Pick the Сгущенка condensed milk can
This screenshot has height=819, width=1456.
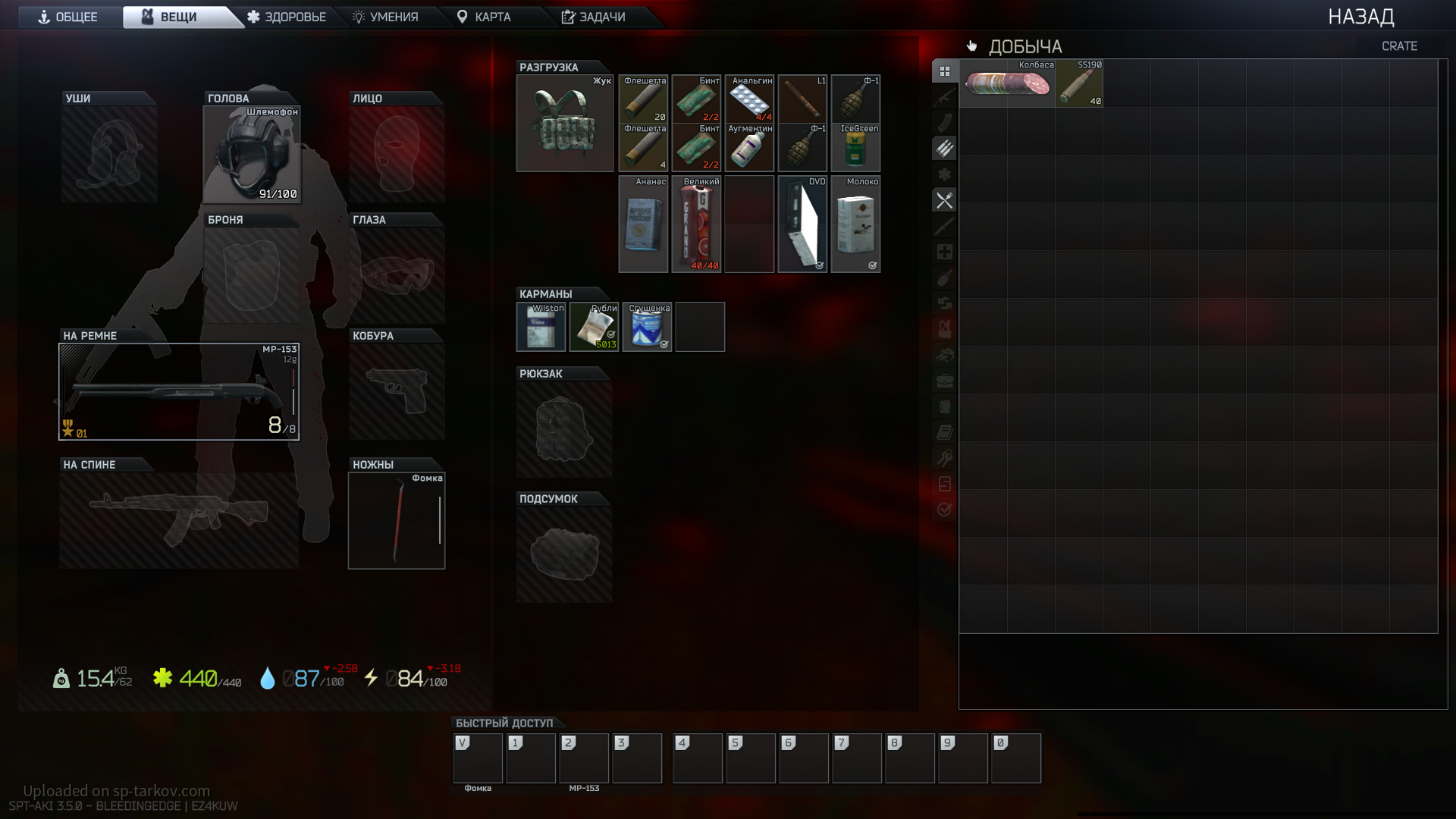tap(647, 327)
